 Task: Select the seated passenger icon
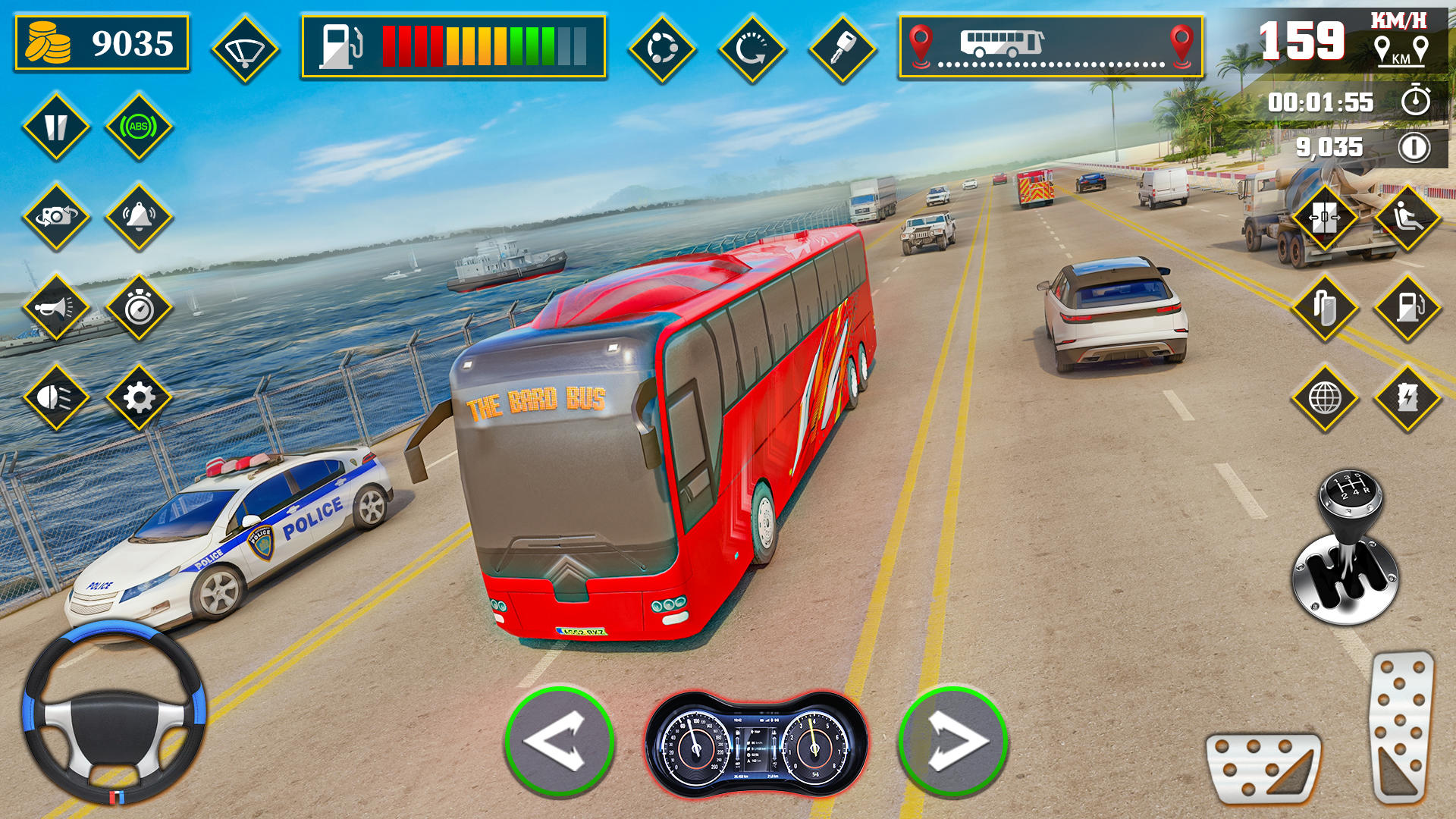point(1407,218)
